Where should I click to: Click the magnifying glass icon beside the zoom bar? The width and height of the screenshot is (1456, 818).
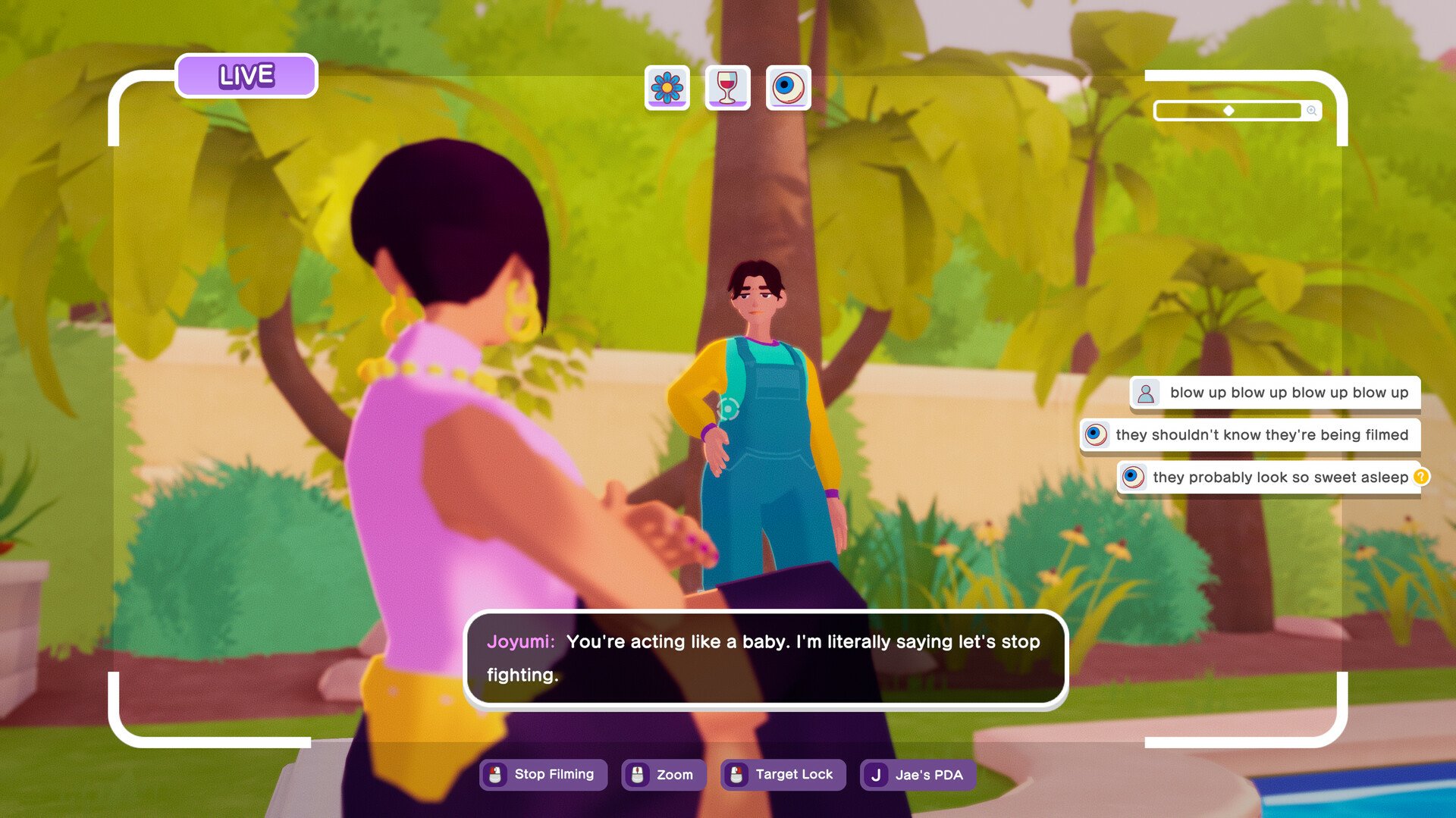coord(1311,110)
